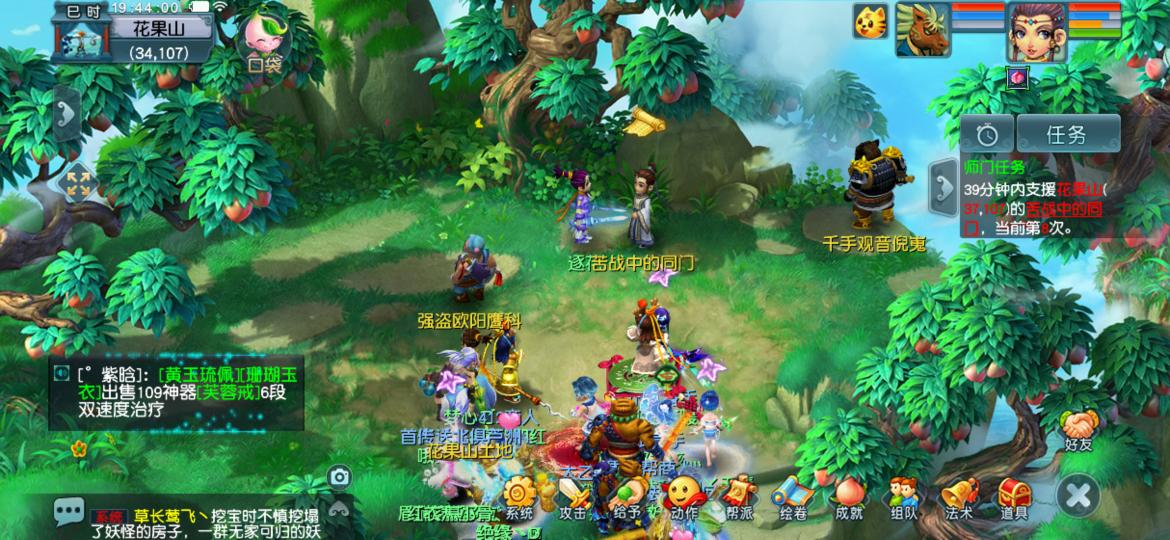
Task: Select the stopwatch tab beside 任务
Action: 988,134
